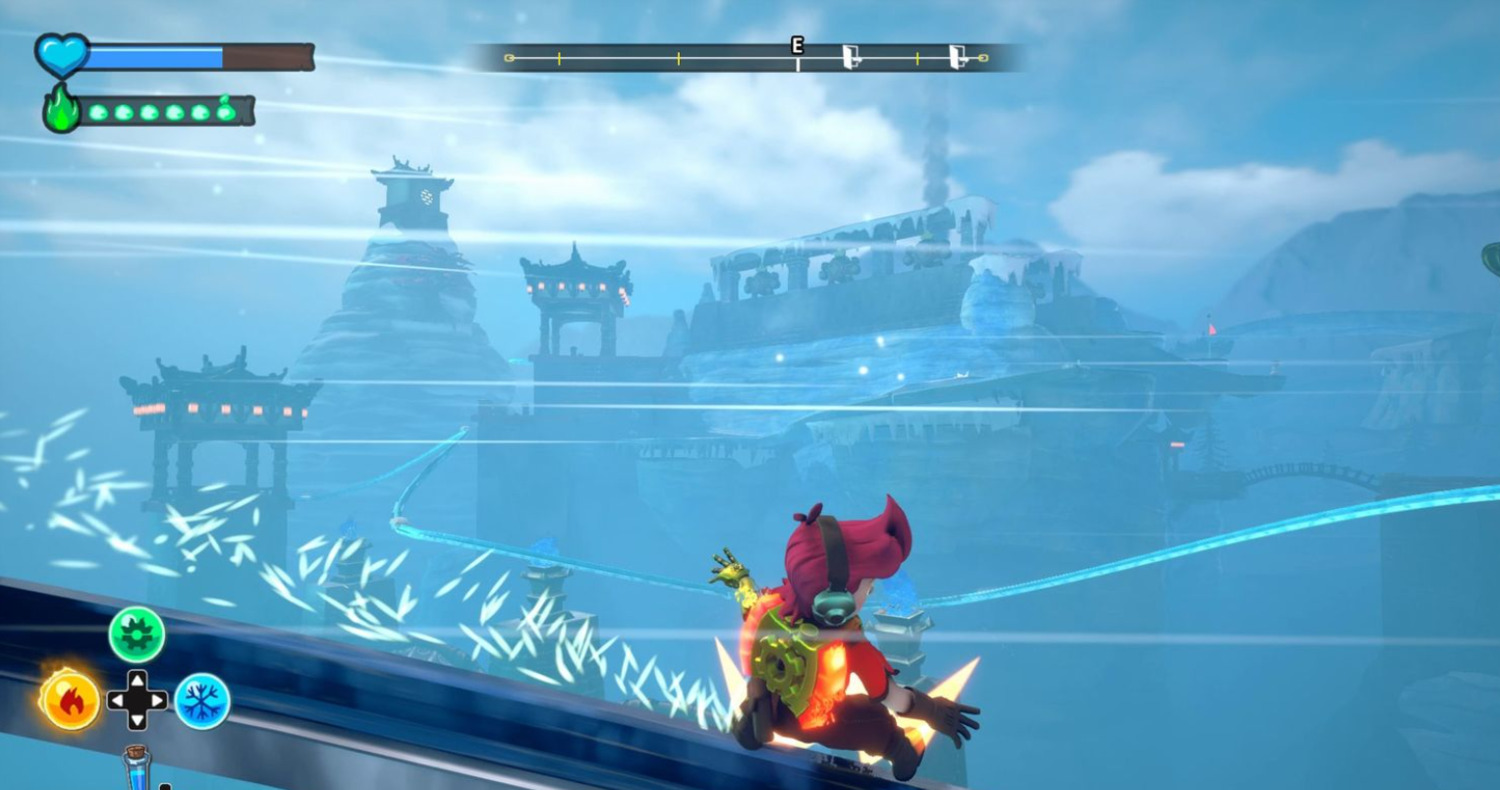Switch to the ice snowflake ability
Viewport: 1500px width, 790px height.
point(203,701)
